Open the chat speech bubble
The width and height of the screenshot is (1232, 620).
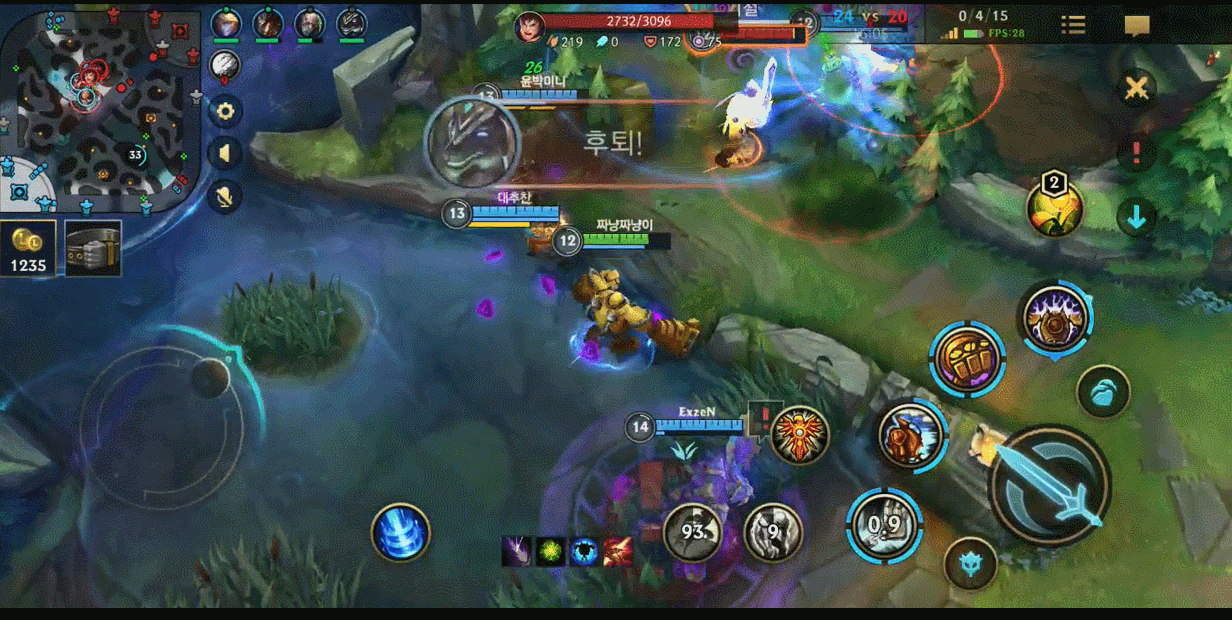coord(1137,26)
